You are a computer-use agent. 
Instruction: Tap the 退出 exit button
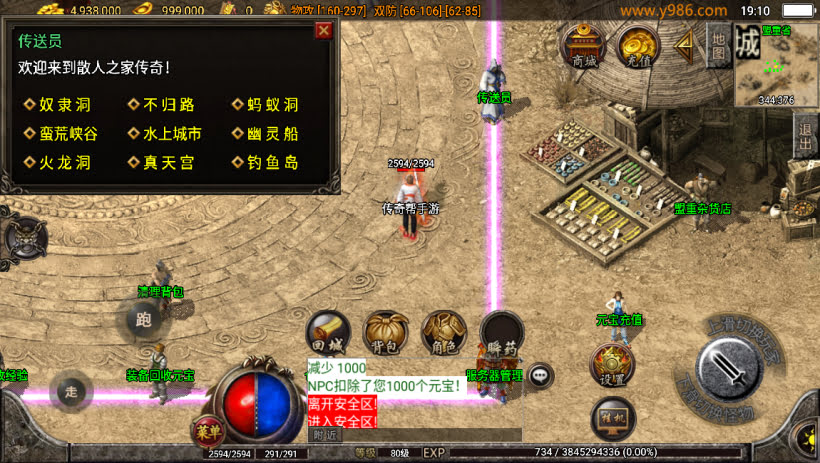tap(806, 135)
